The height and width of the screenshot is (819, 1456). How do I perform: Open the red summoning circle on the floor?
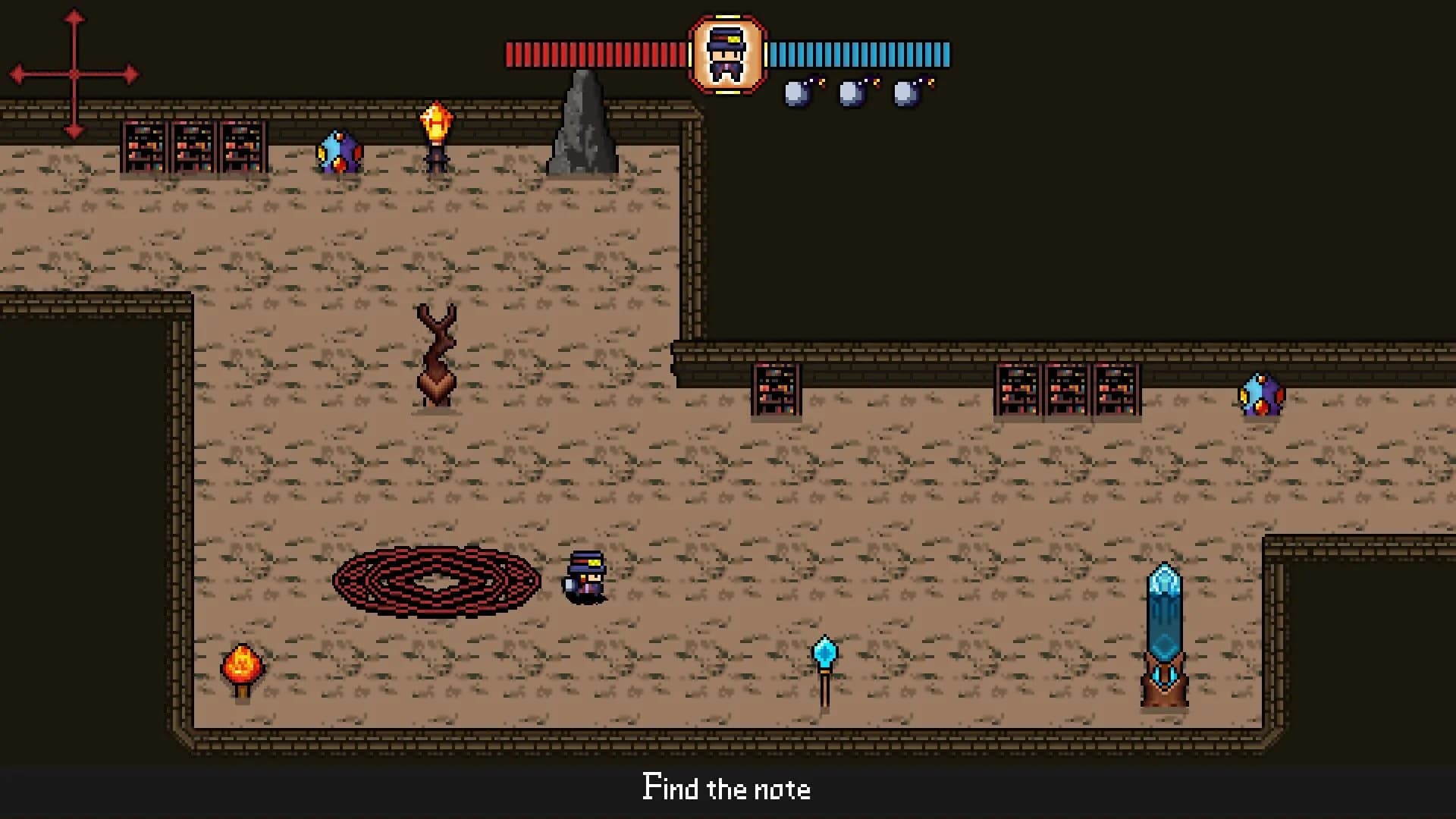click(x=436, y=580)
